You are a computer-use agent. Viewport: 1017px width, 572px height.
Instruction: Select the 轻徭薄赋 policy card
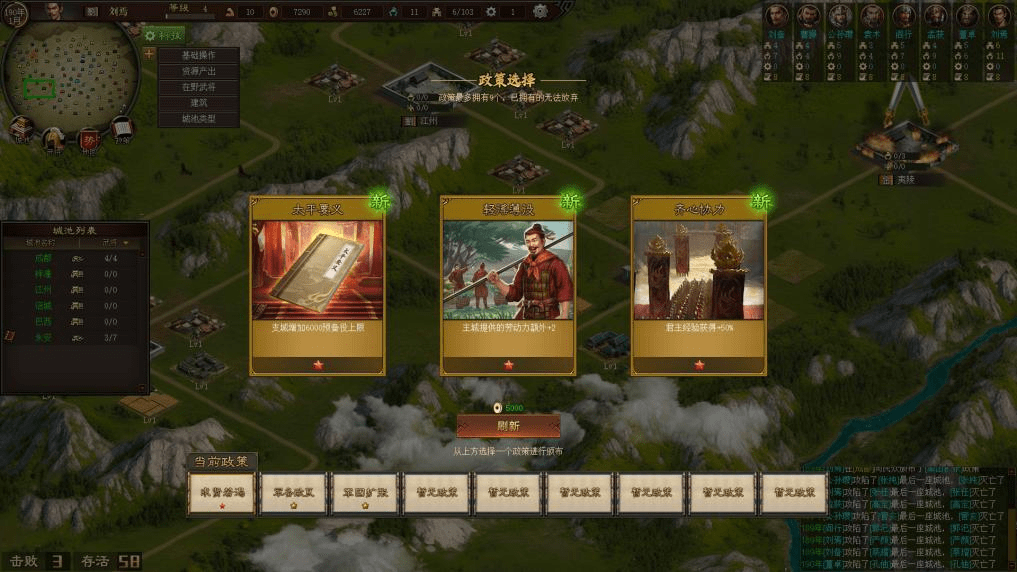coord(507,285)
